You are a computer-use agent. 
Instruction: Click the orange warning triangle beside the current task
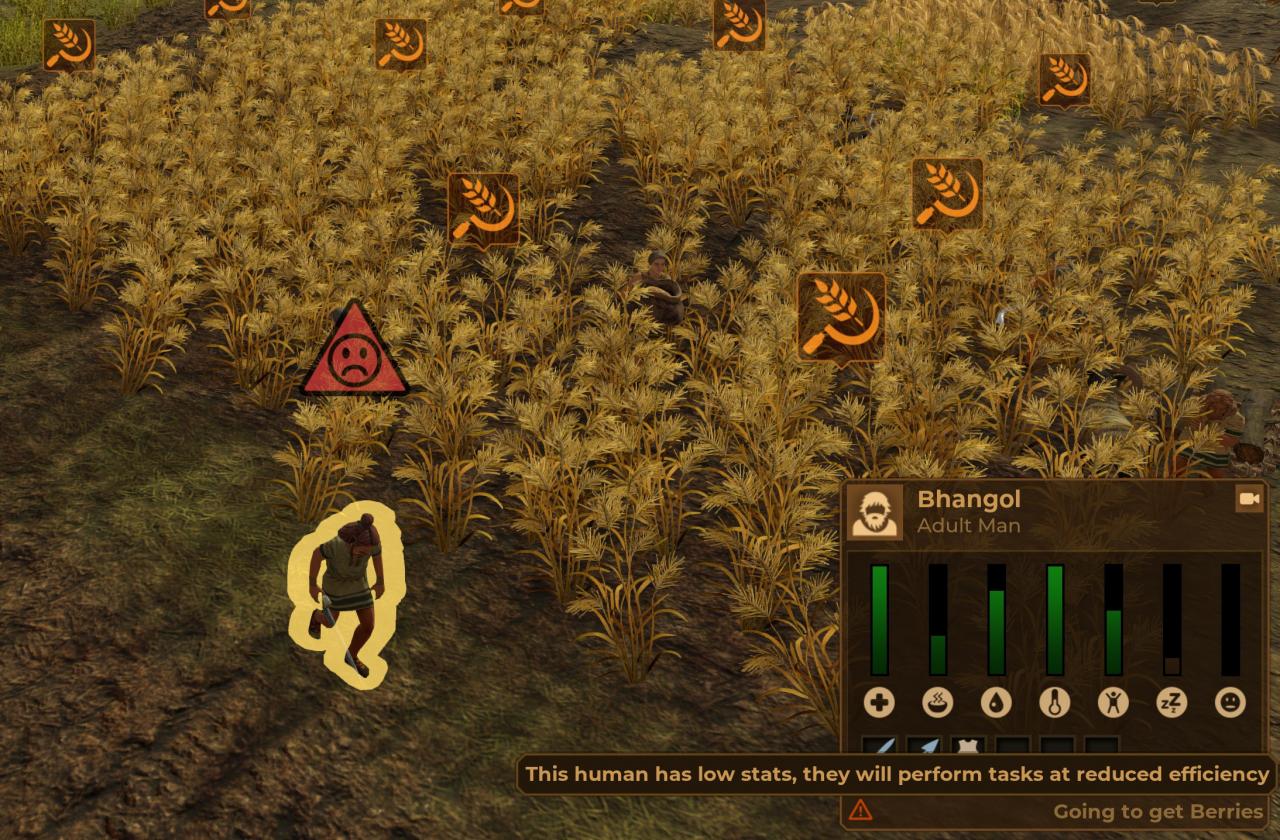[x=860, y=810]
